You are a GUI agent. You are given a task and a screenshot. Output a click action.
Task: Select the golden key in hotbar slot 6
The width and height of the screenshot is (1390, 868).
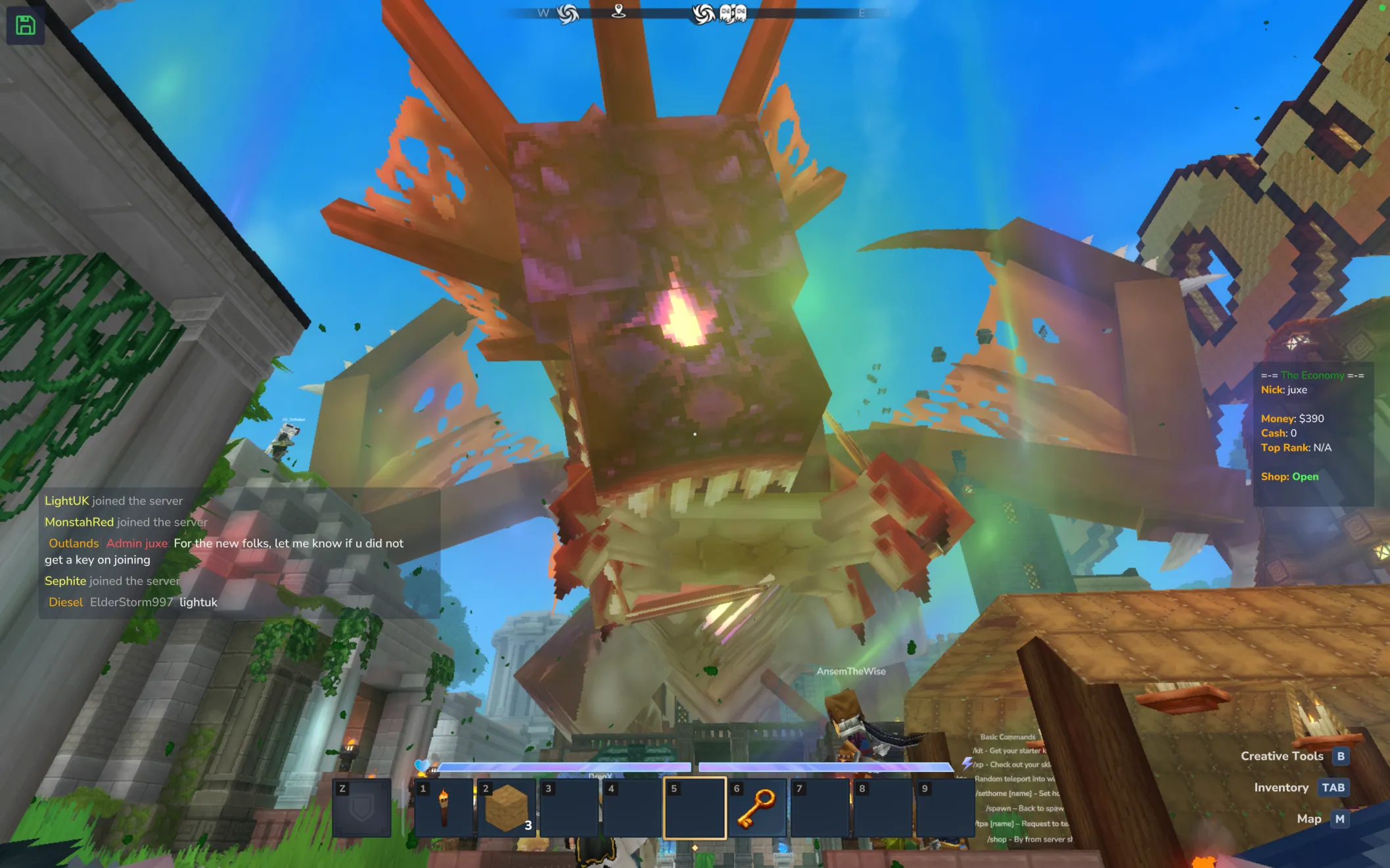pyautogui.click(x=757, y=808)
